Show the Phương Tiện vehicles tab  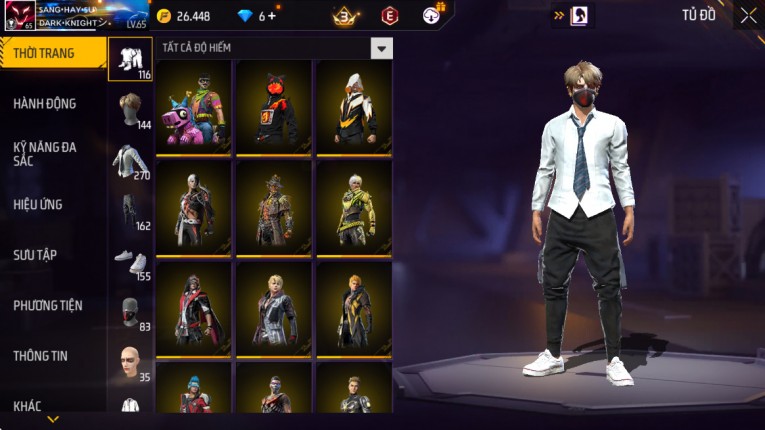coord(48,305)
